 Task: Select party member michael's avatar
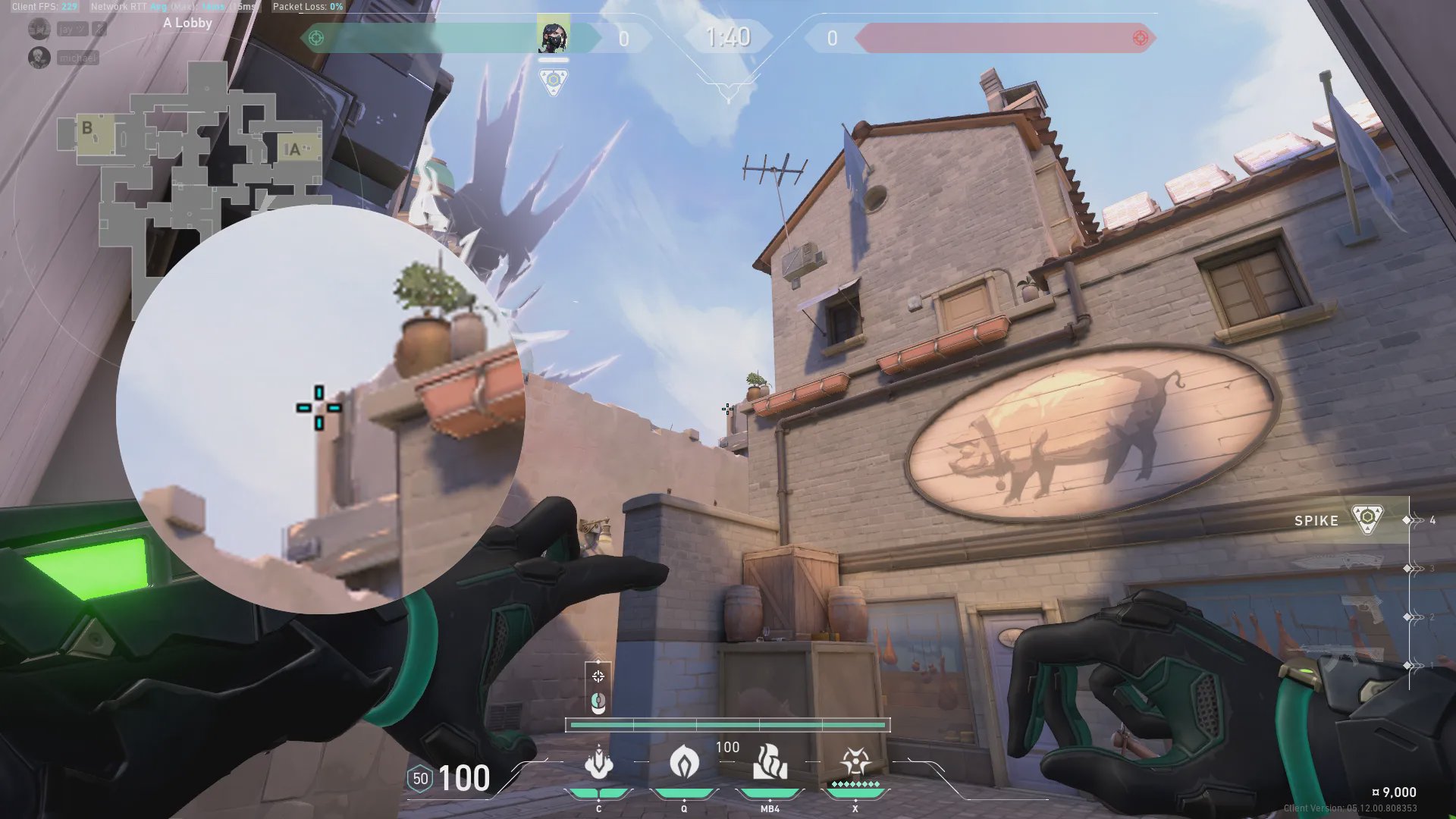39,58
